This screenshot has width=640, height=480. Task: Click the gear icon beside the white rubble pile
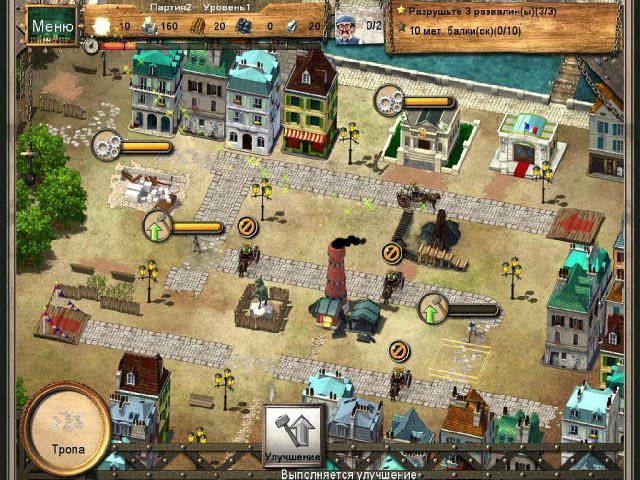click(x=107, y=146)
